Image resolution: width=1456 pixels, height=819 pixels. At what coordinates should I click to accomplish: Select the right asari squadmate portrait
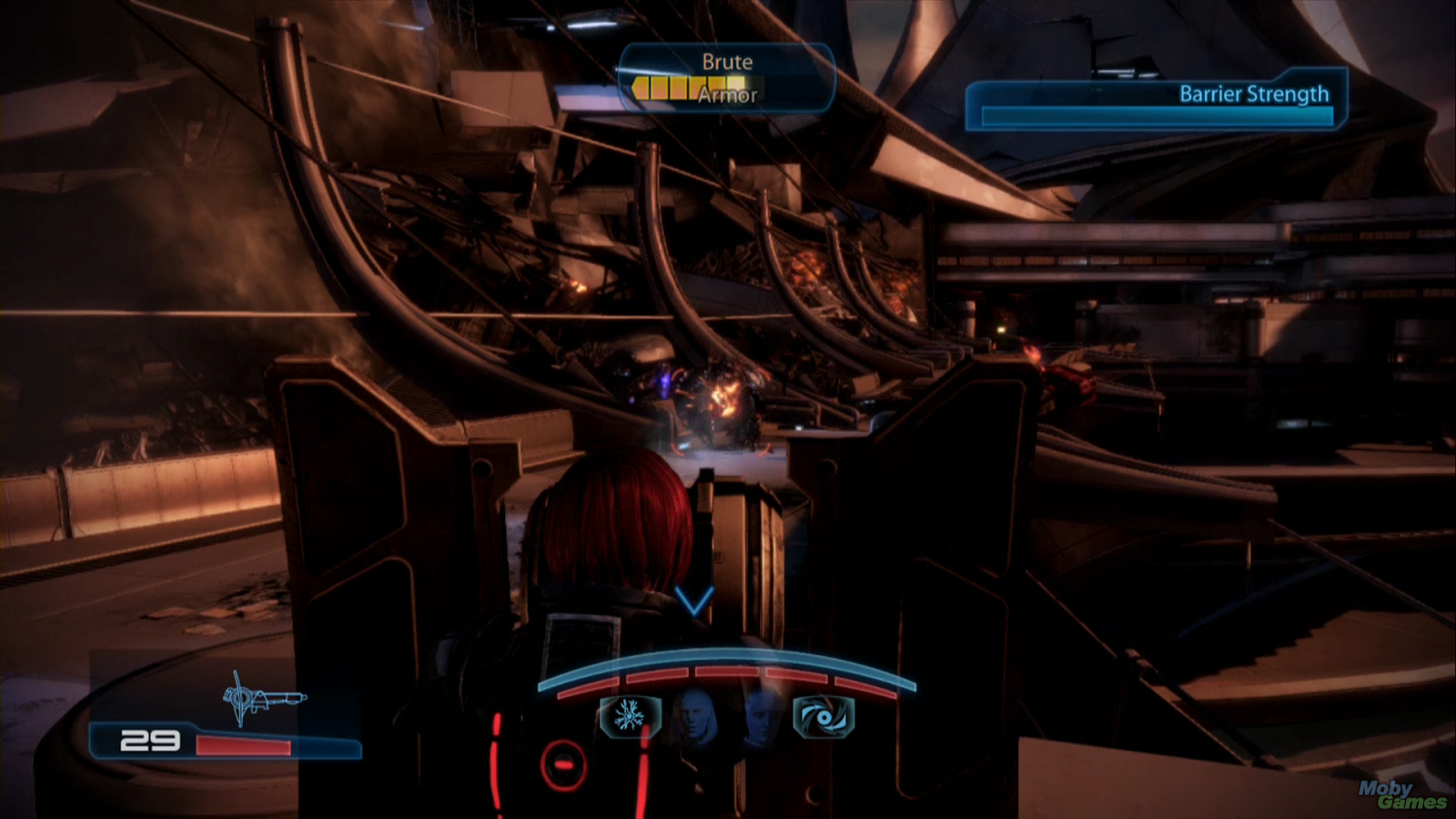click(758, 715)
